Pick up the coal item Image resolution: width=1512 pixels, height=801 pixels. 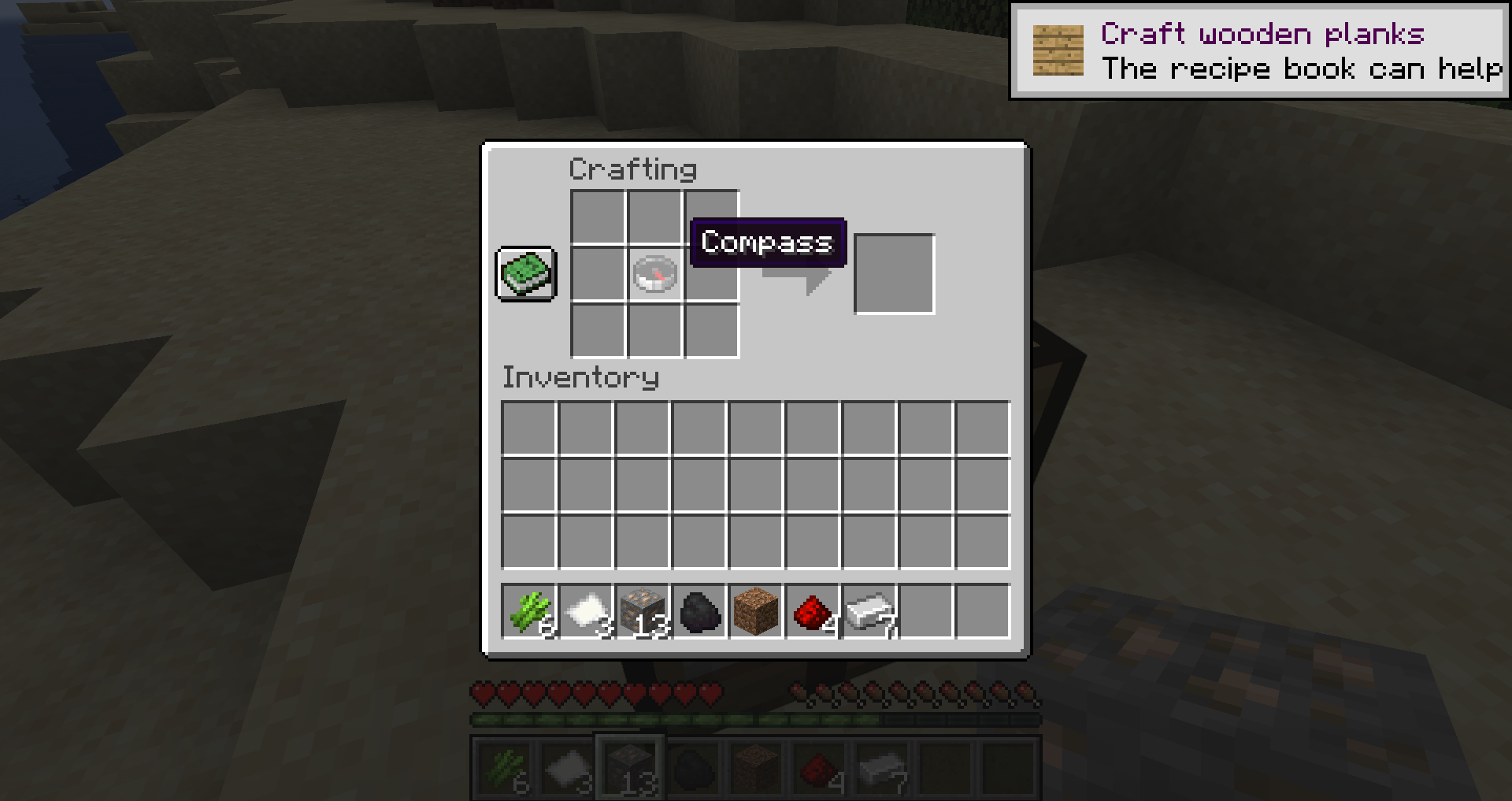coord(699,611)
